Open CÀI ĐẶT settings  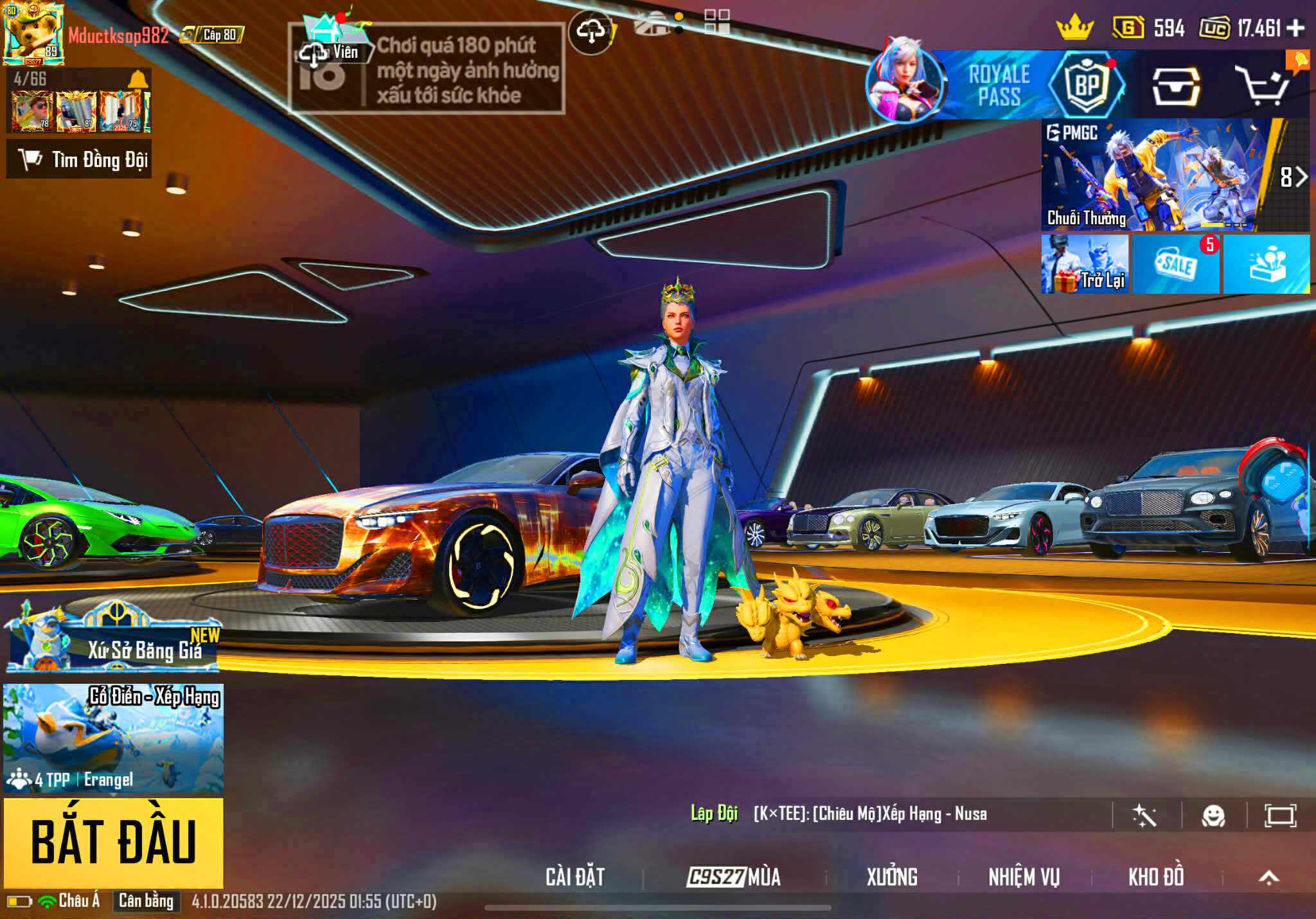[x=575, y=877]
